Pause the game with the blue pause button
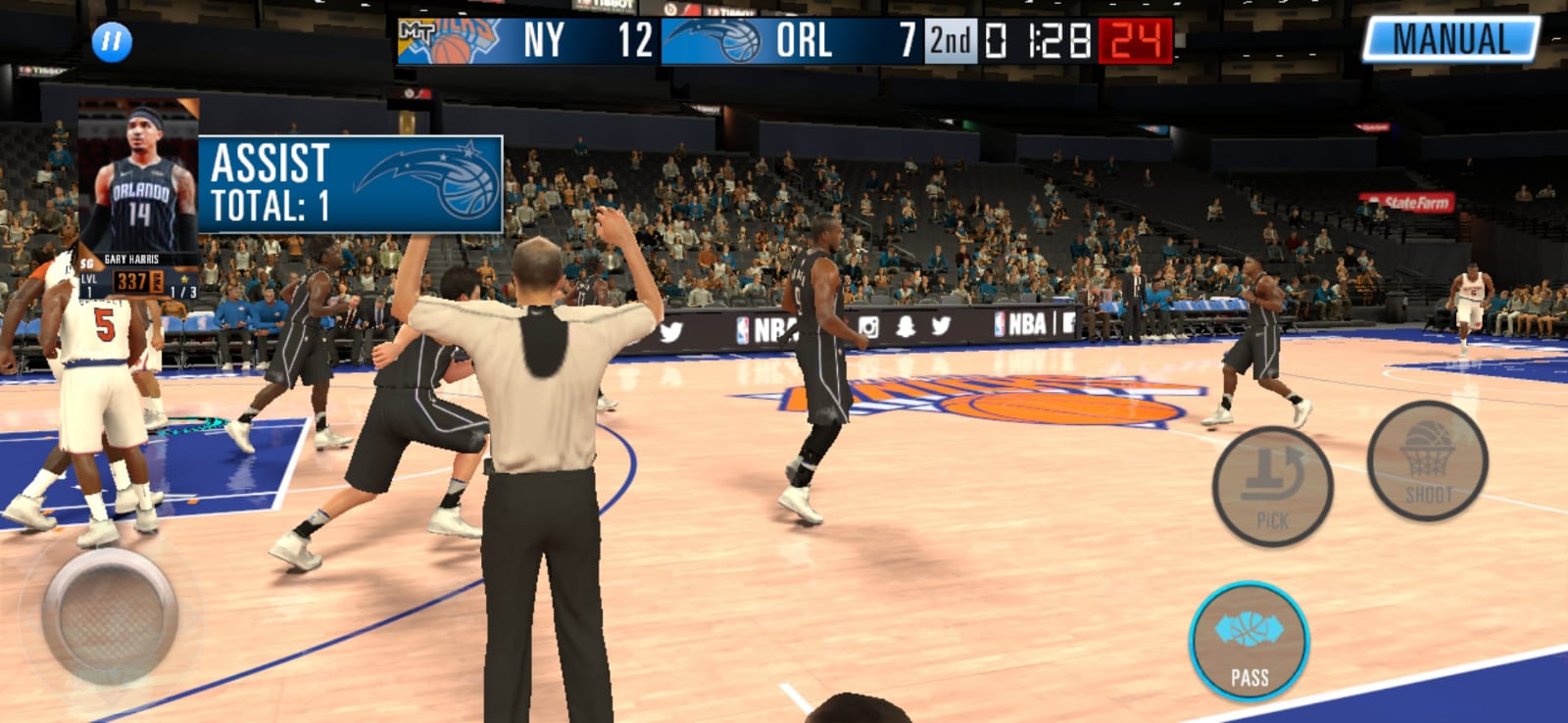Image resolution: width=1568 pixels, height=723 pixels. [112, 41]
